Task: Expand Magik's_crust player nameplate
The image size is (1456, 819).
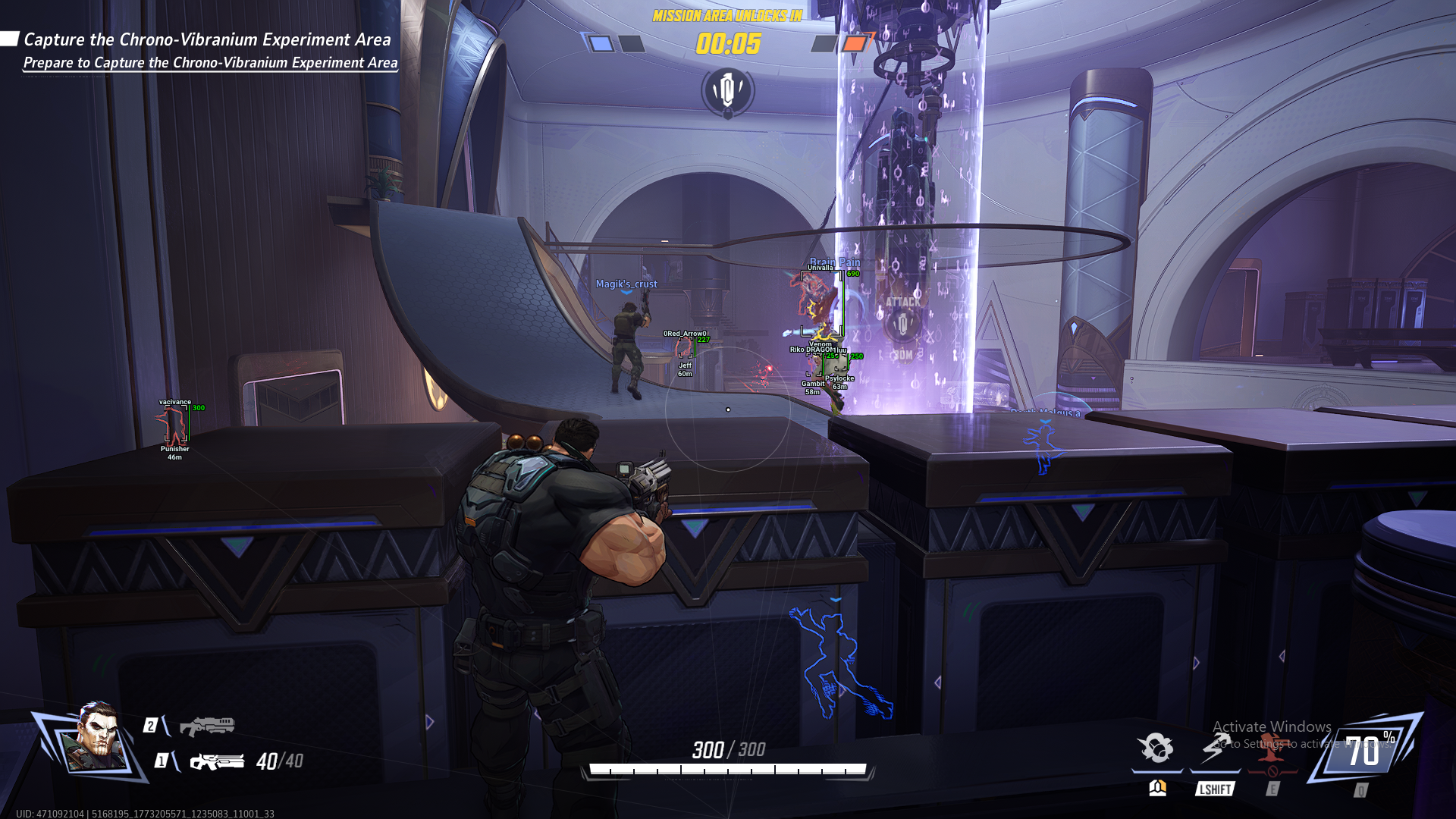Action: [628, 284]
